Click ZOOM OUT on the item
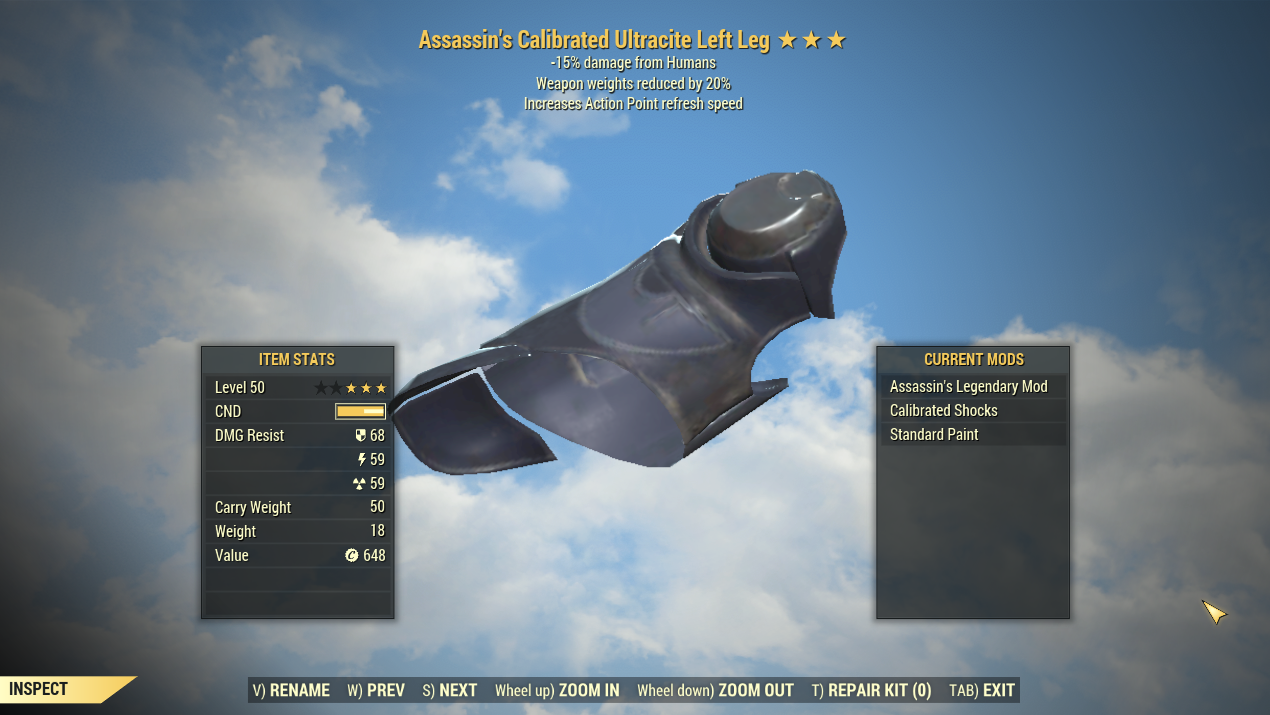Viewport: 1270px width, 715px height. pos(715,690)
